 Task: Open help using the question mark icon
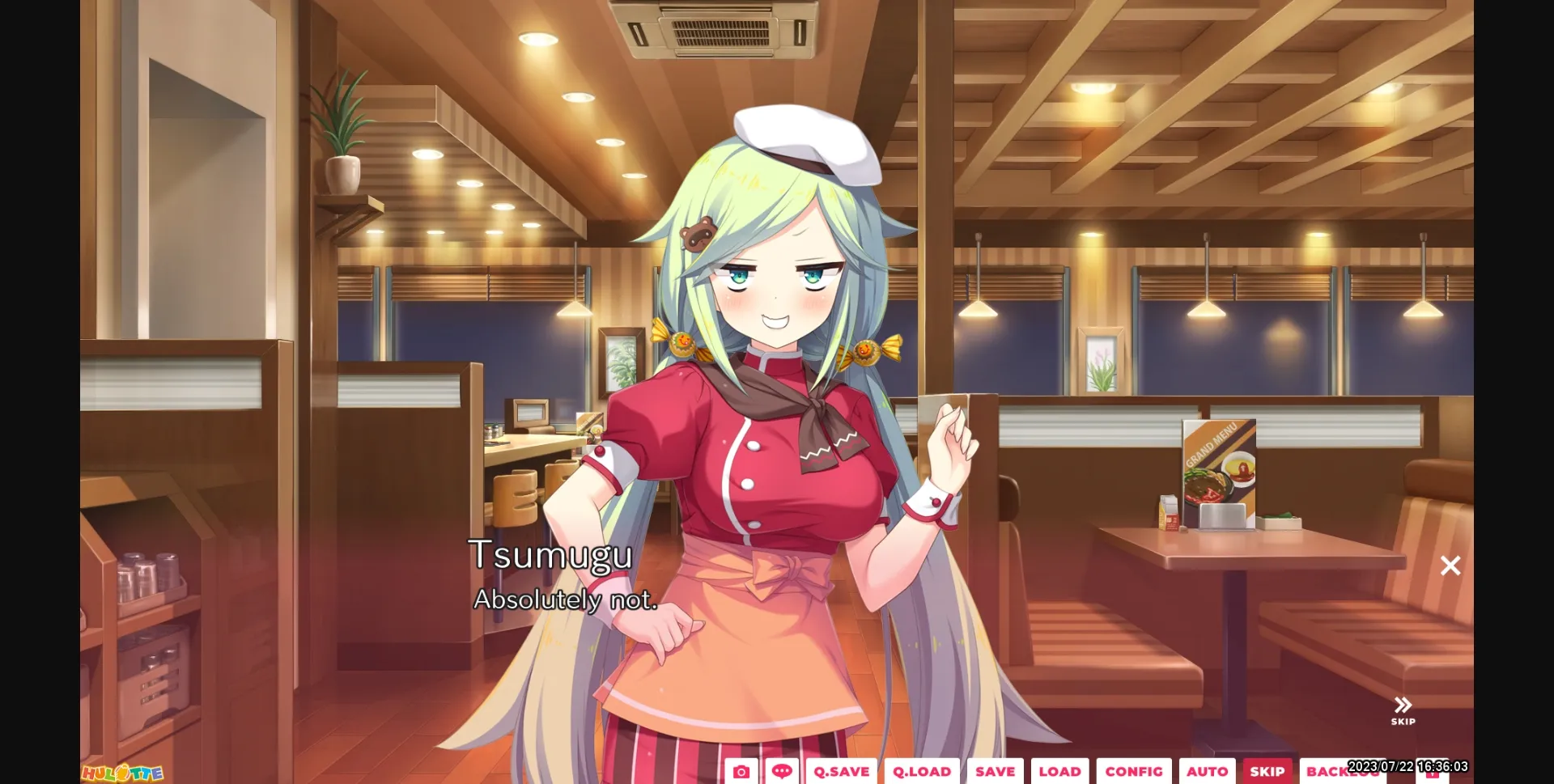click(1433, 771)
